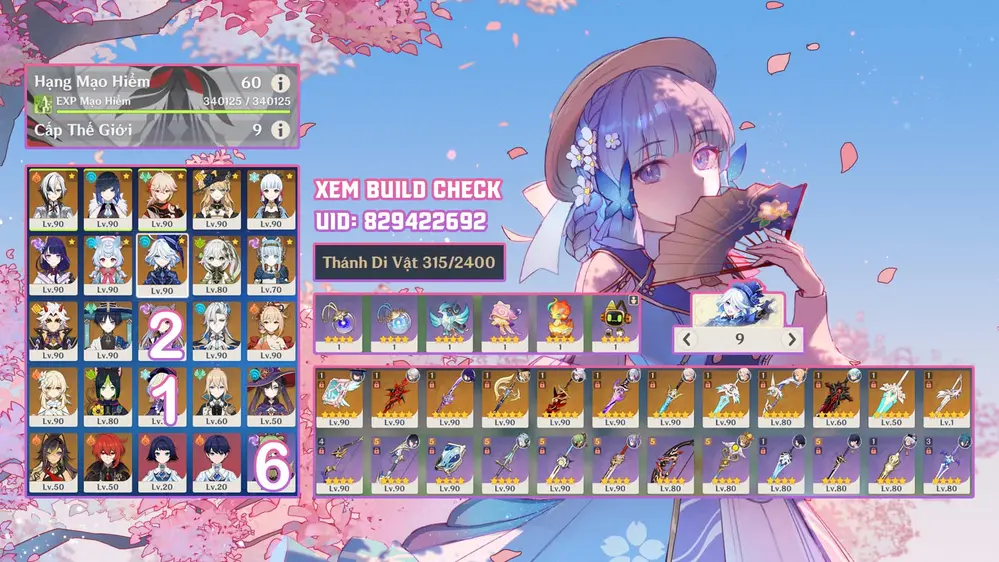
Task: Pick the Diluc character portrait
Action: click(x=107, y=462)
